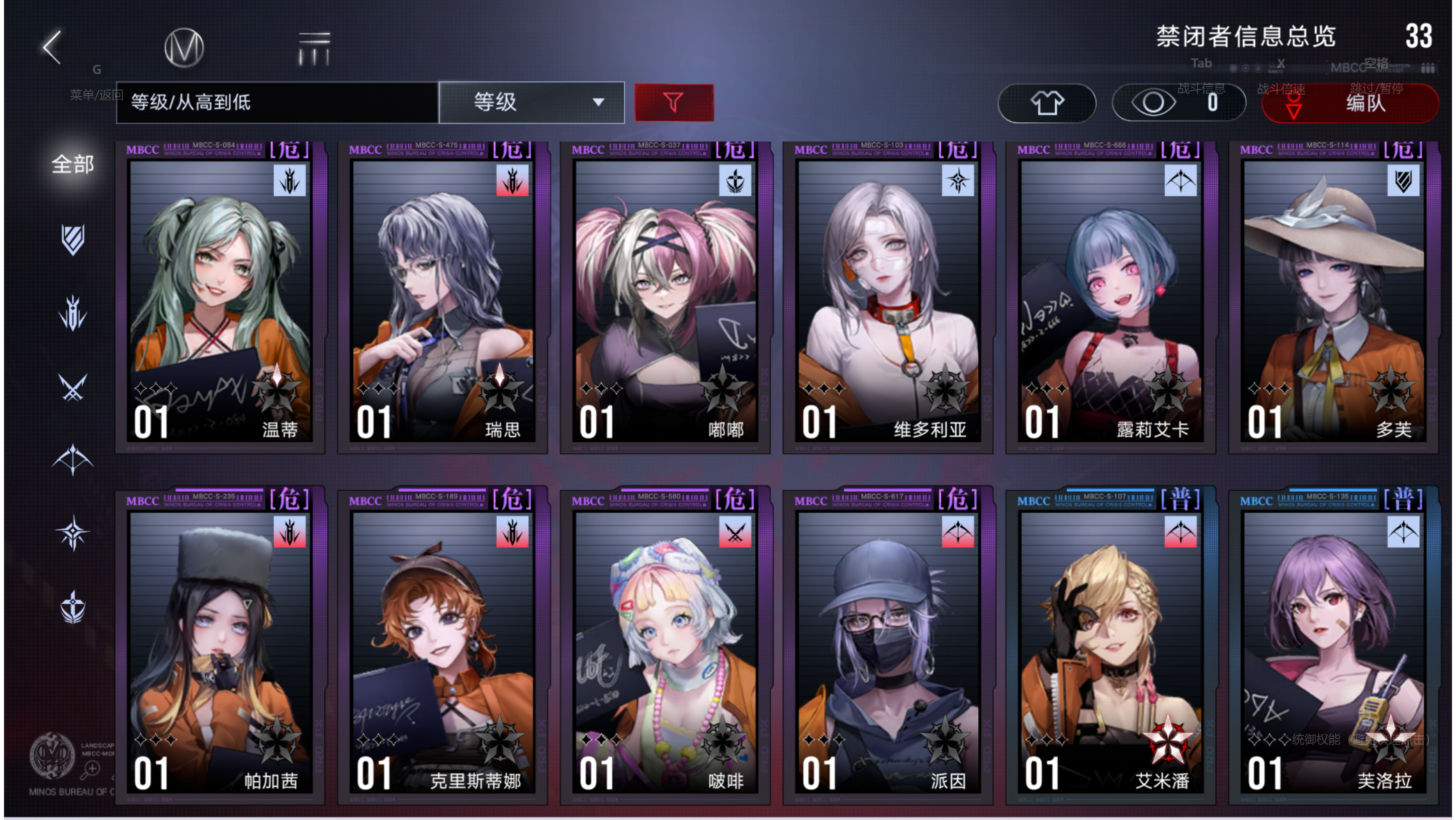Select the shield defender class filter icon
This screenshot has width=1456, height=820.
click(x=73, y=240)
